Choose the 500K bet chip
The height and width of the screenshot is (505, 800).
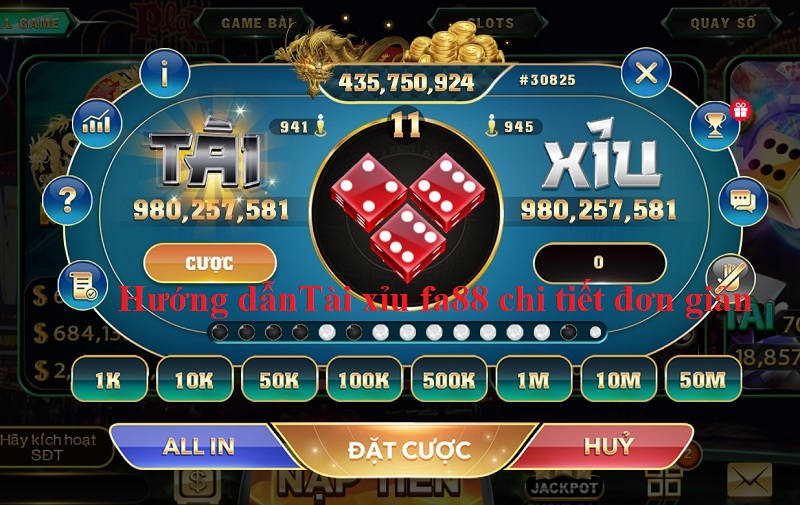pos(449,380)
